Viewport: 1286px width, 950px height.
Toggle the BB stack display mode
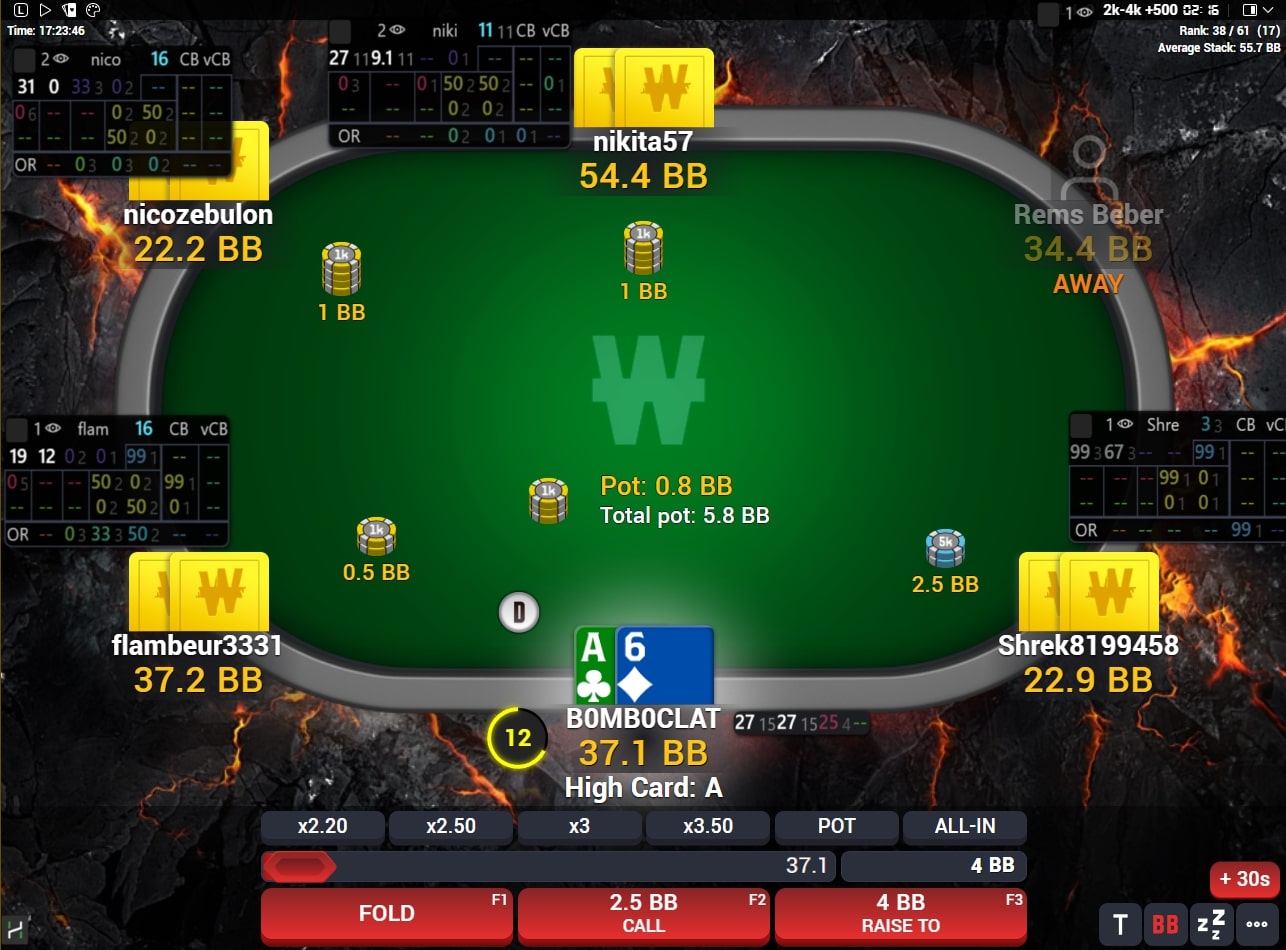click(1164, 923)
